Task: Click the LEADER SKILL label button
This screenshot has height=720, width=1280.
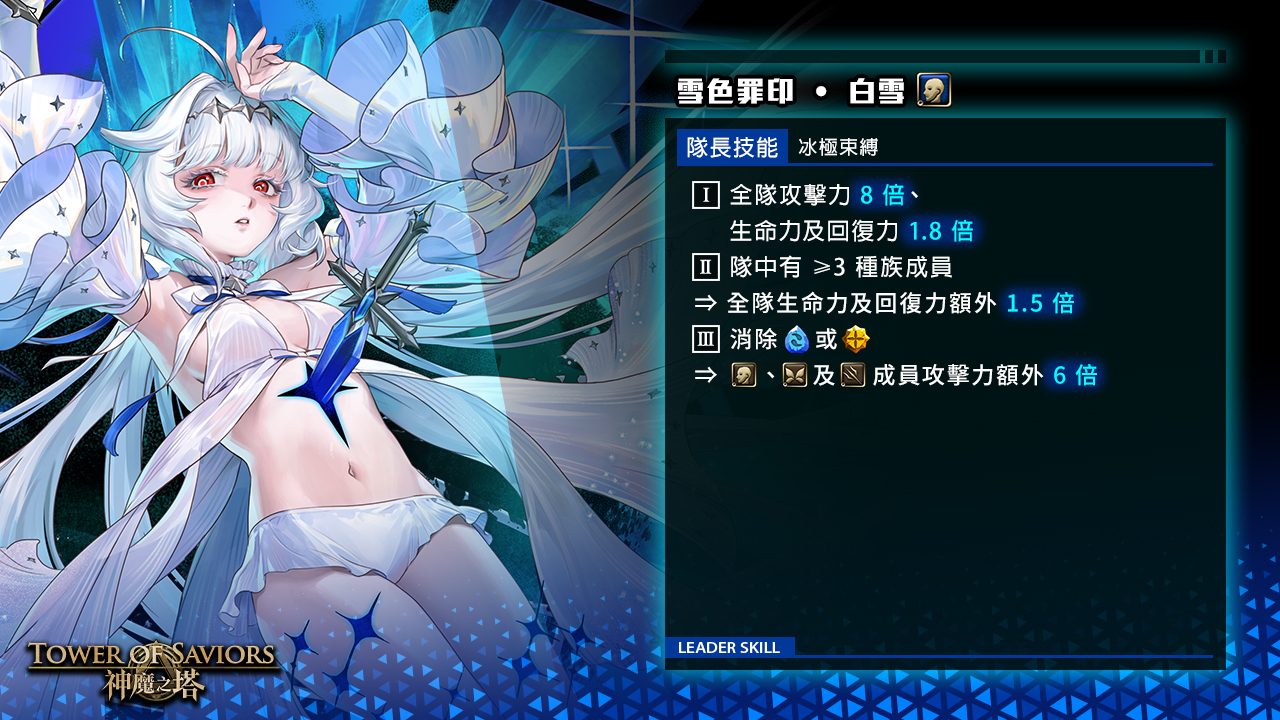Action: [x=729, y=647]
